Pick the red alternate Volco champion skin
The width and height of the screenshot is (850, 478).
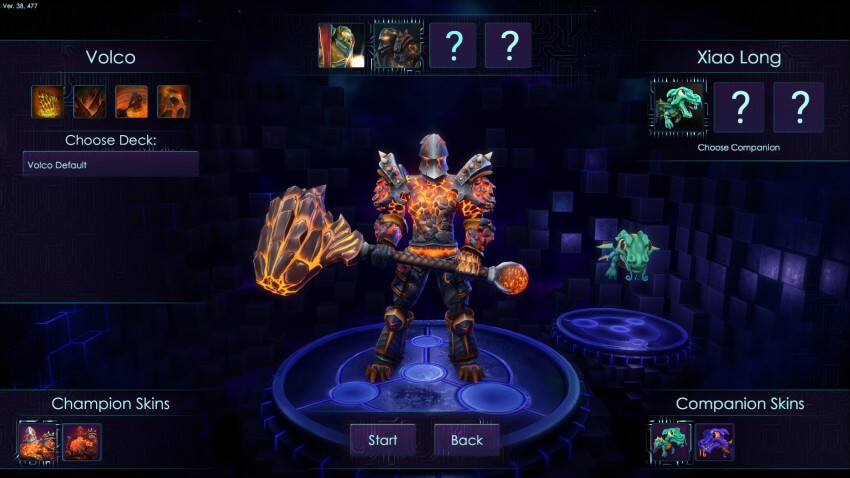coord(81,441)
